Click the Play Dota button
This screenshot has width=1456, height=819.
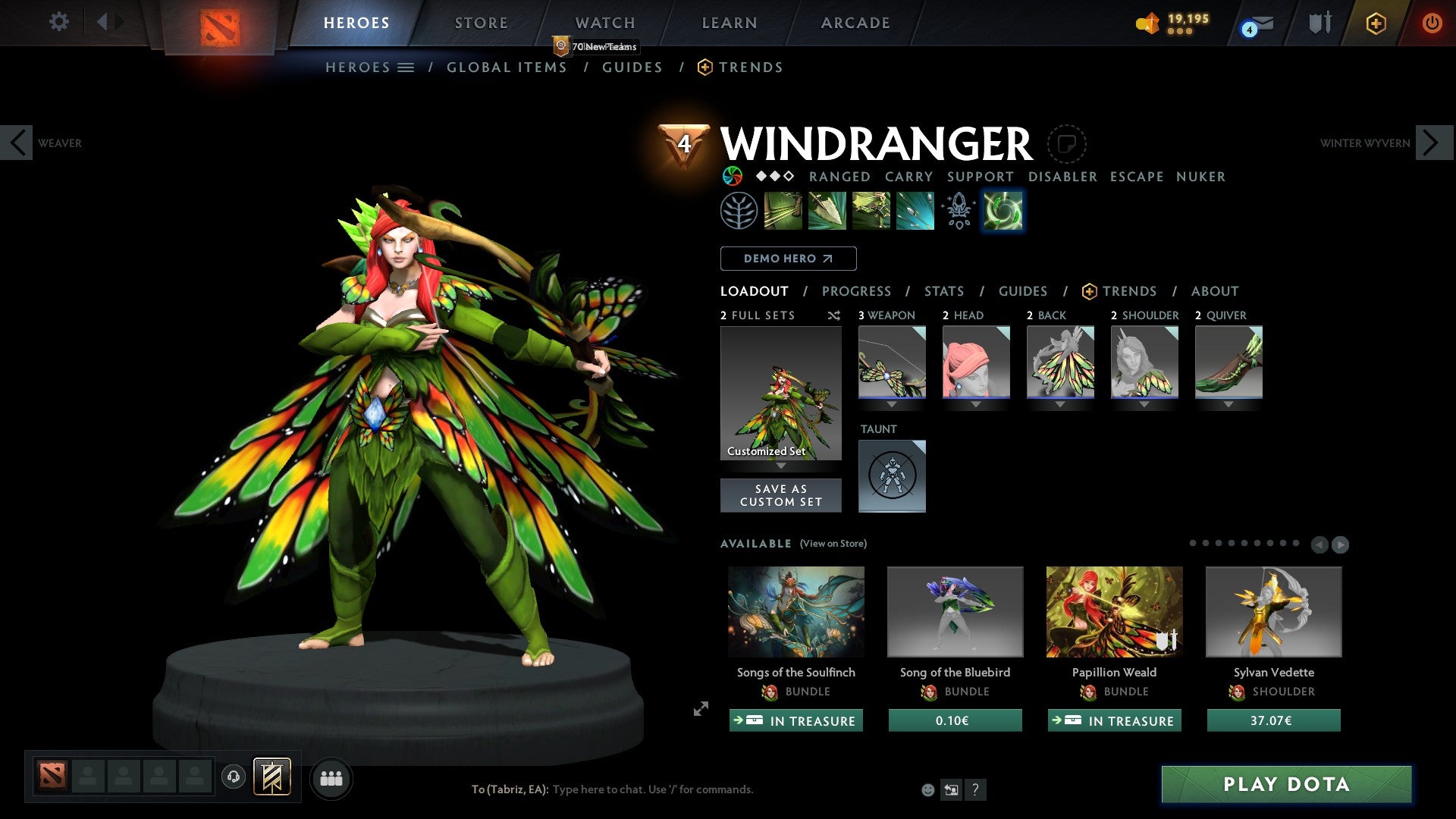pyautogui.click(x=1286, y=784)
